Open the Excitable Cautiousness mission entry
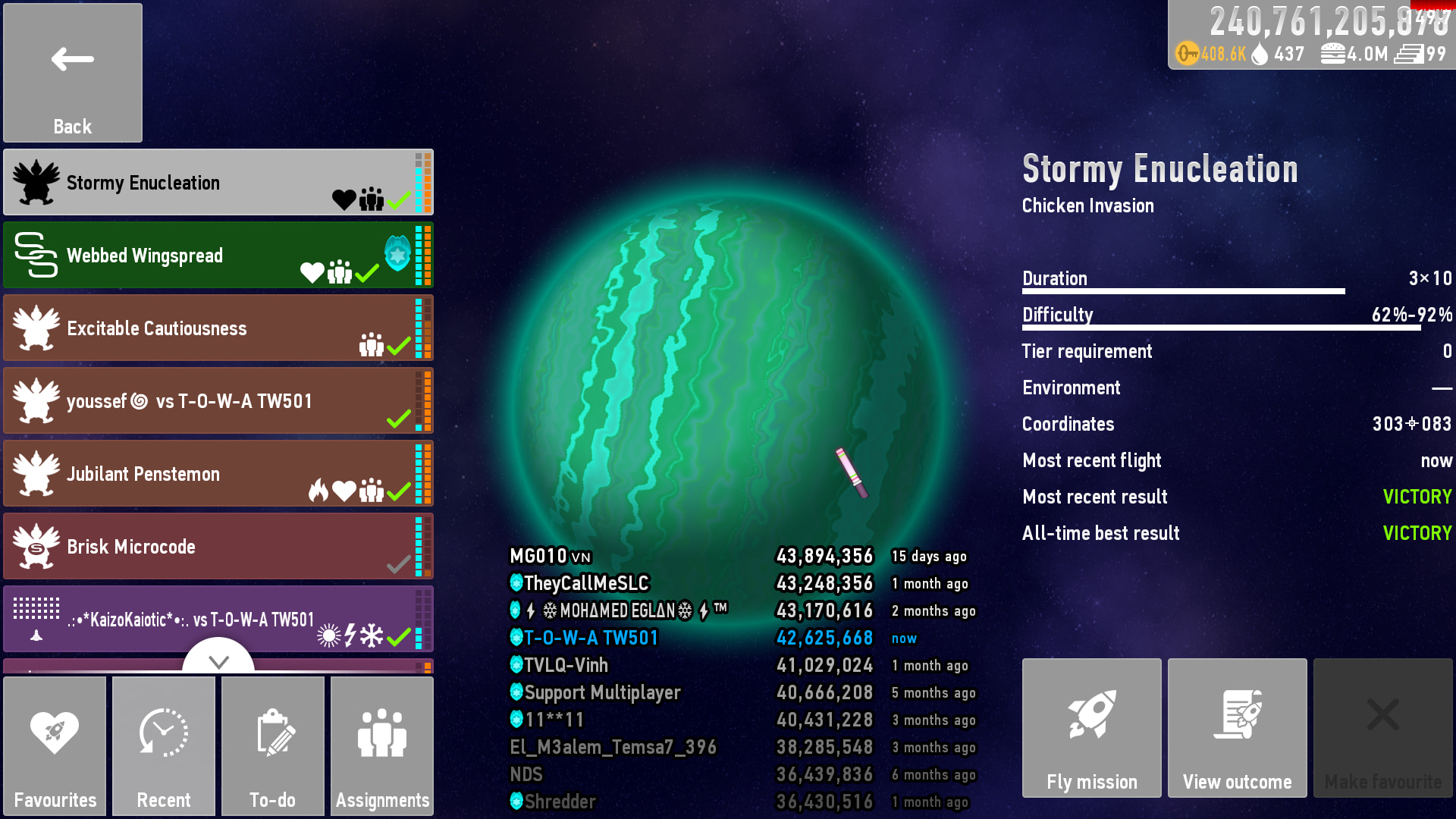The height and width of the screenshot is (819, 1456). tap(218, 328)
